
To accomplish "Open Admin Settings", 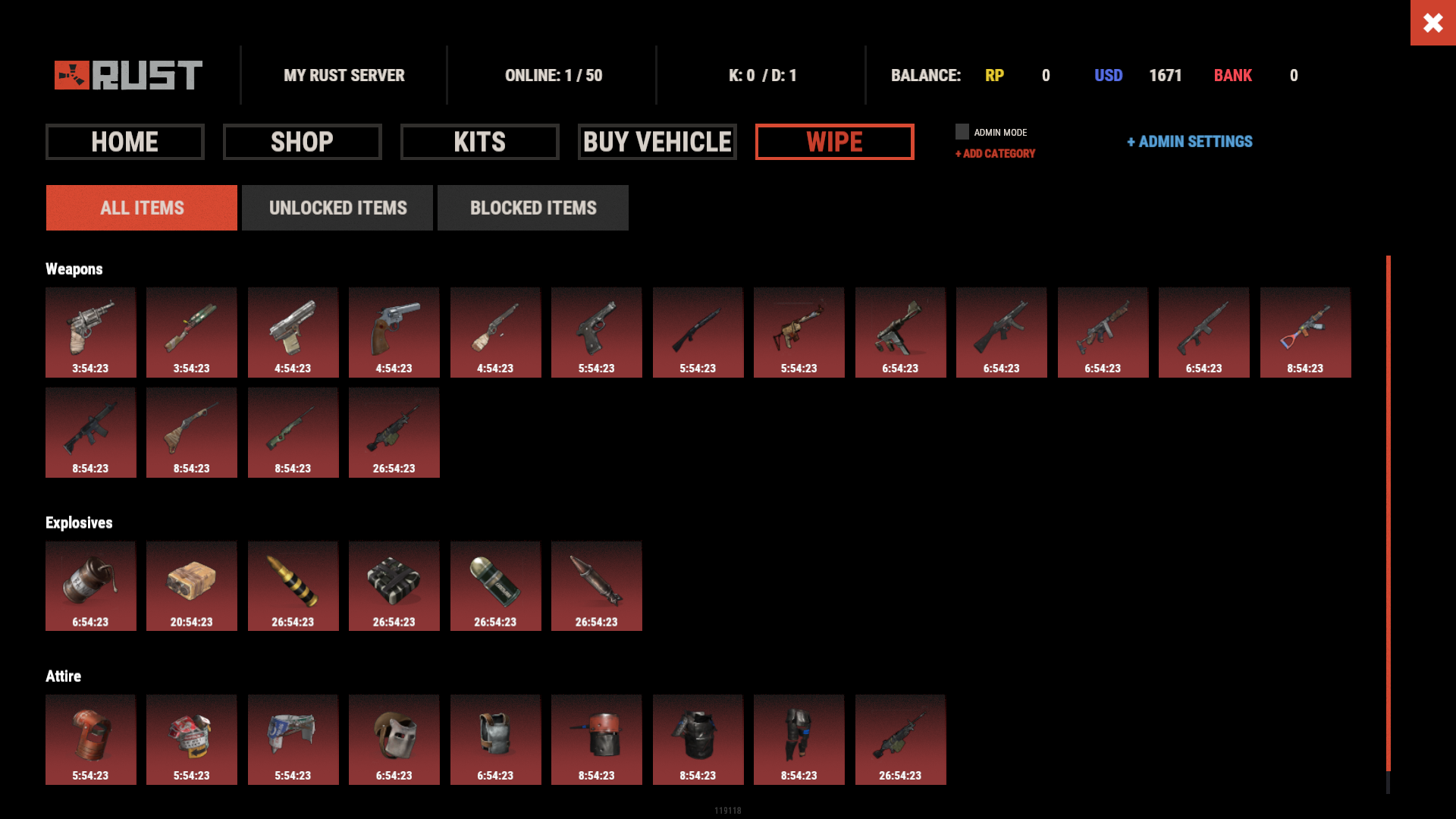I will click(1189, 142).
